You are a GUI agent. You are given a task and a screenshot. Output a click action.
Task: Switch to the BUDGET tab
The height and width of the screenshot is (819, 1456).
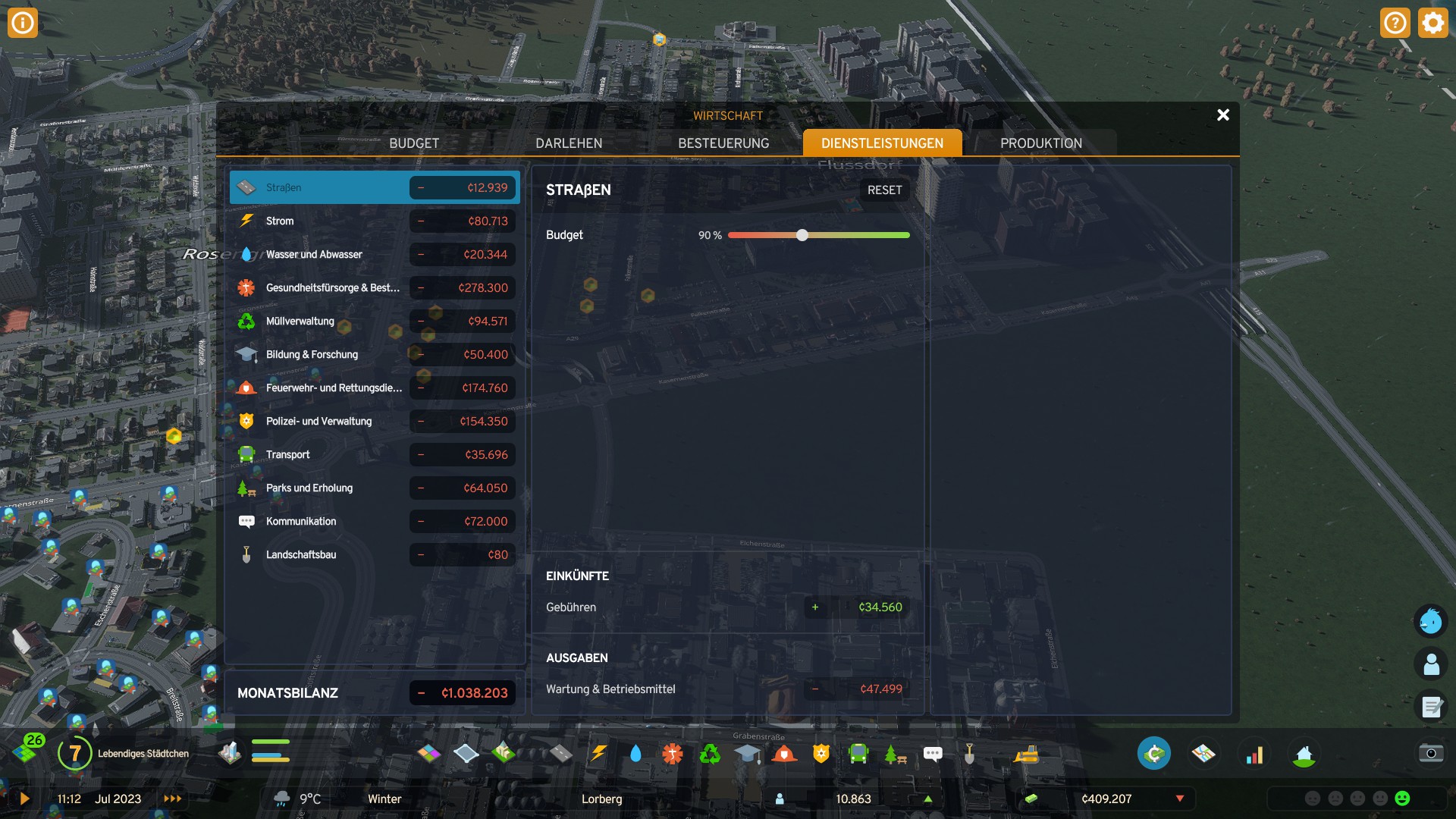tap(414, 143)
